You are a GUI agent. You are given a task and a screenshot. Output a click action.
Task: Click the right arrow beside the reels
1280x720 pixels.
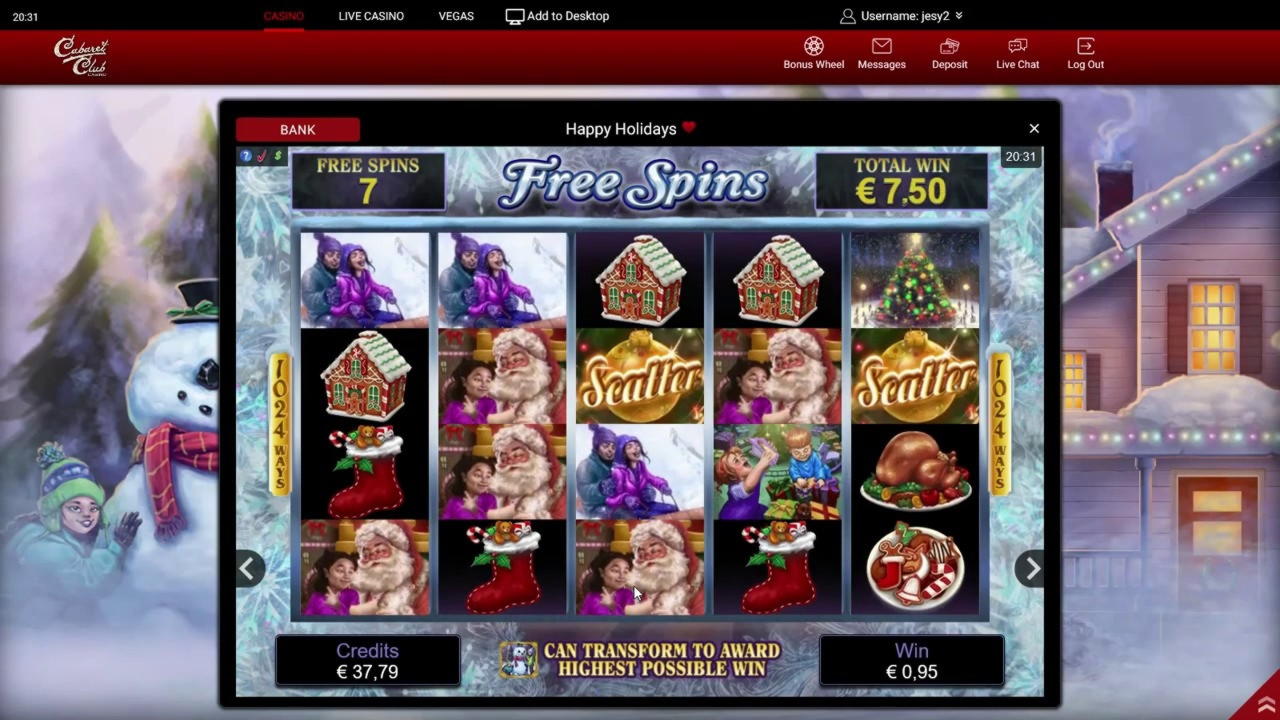pos(1031,568)
